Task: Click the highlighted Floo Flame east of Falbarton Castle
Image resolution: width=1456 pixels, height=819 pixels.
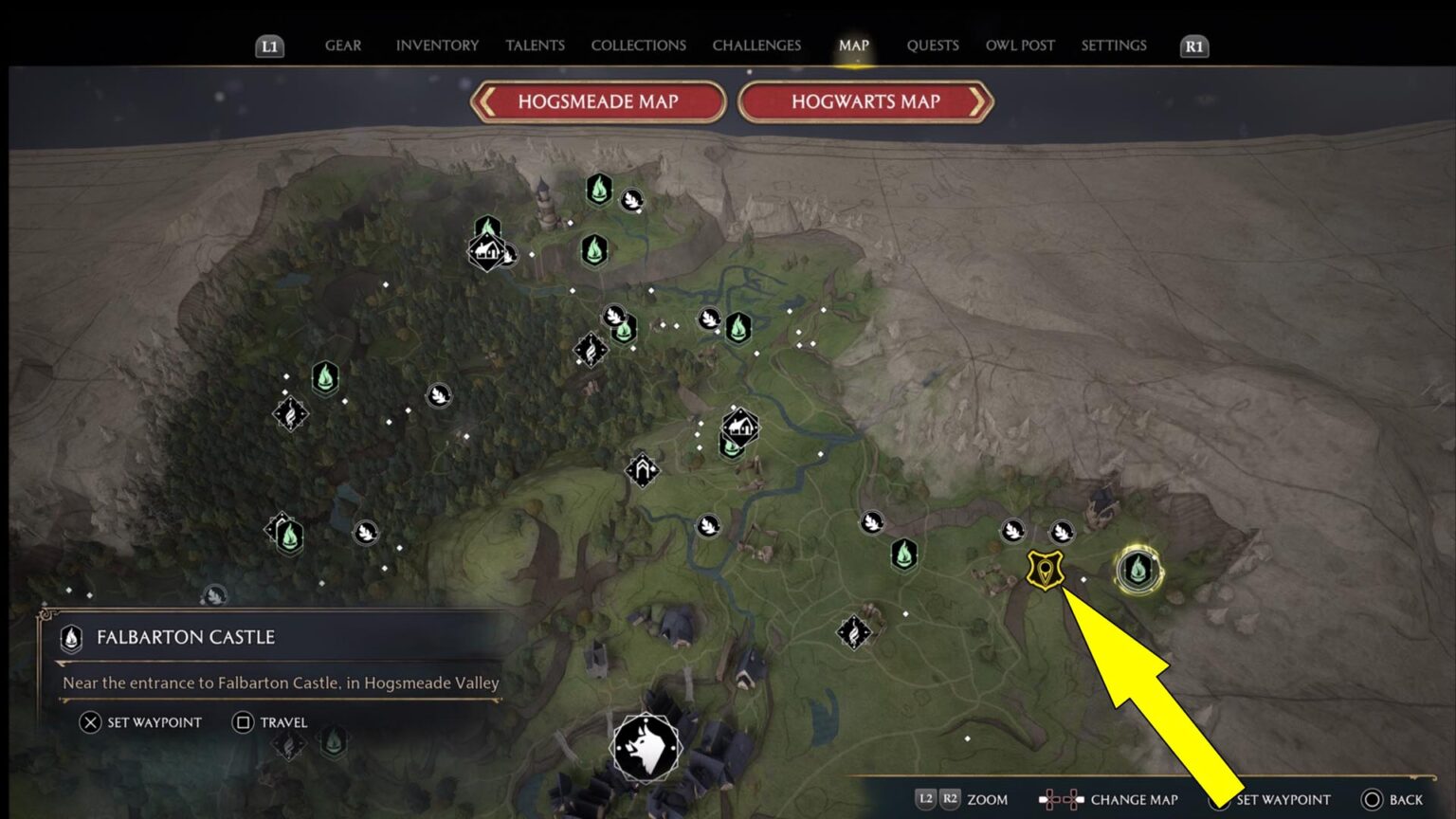Action: 1140,571
